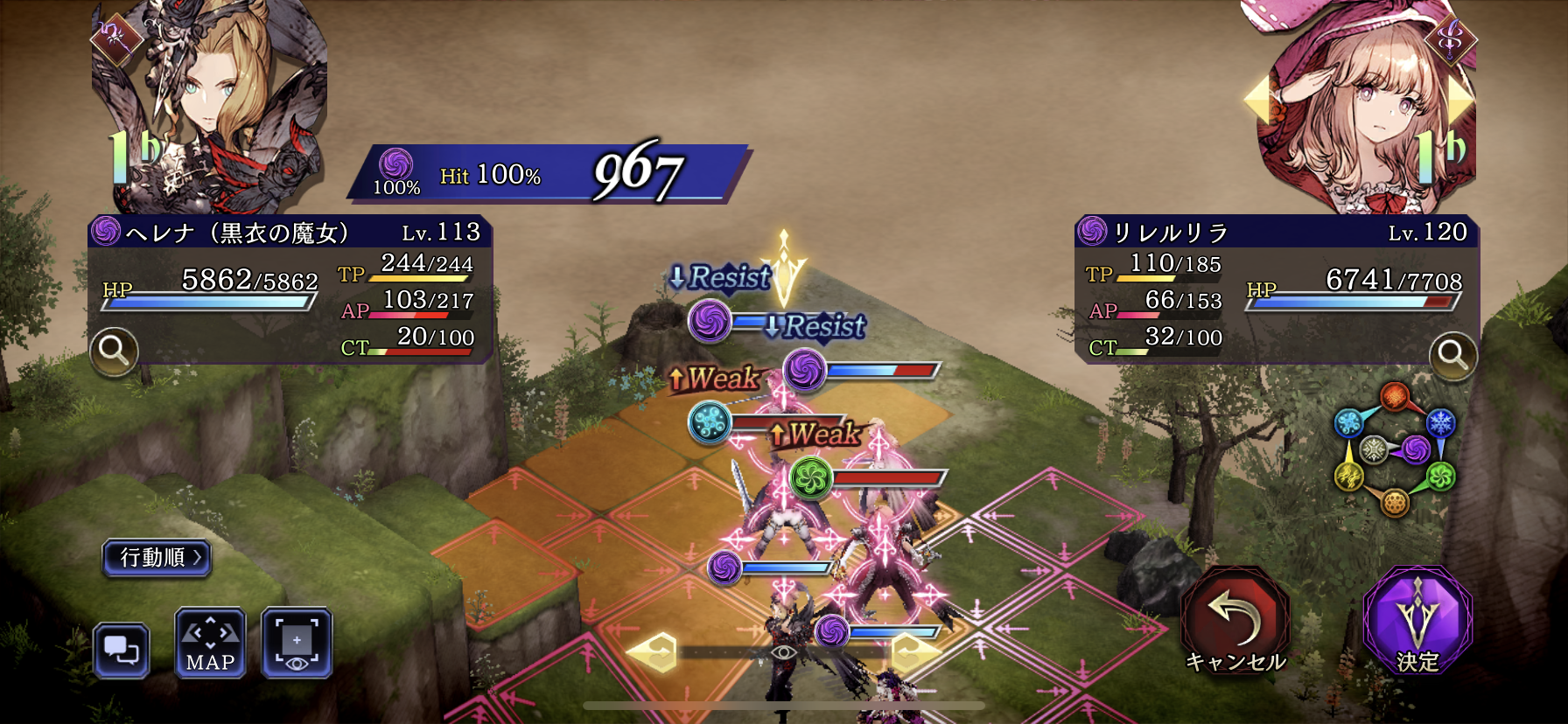Image resolution: width=1568 pixels, height=724 pixels.
Task: Switch to the previous target with left arrow
Action: 1257,100
